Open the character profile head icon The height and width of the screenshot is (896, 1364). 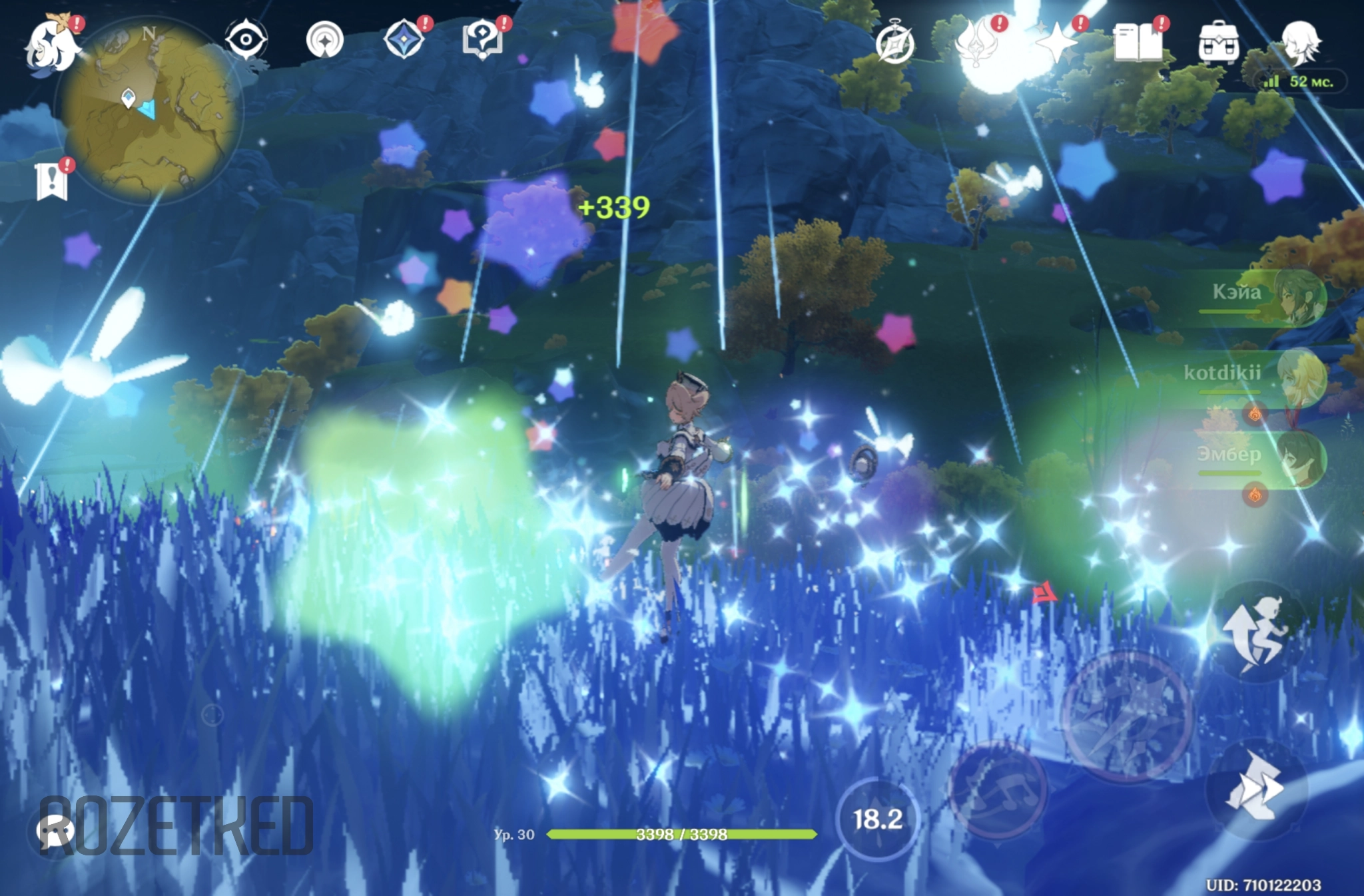tap(1299, 43)
